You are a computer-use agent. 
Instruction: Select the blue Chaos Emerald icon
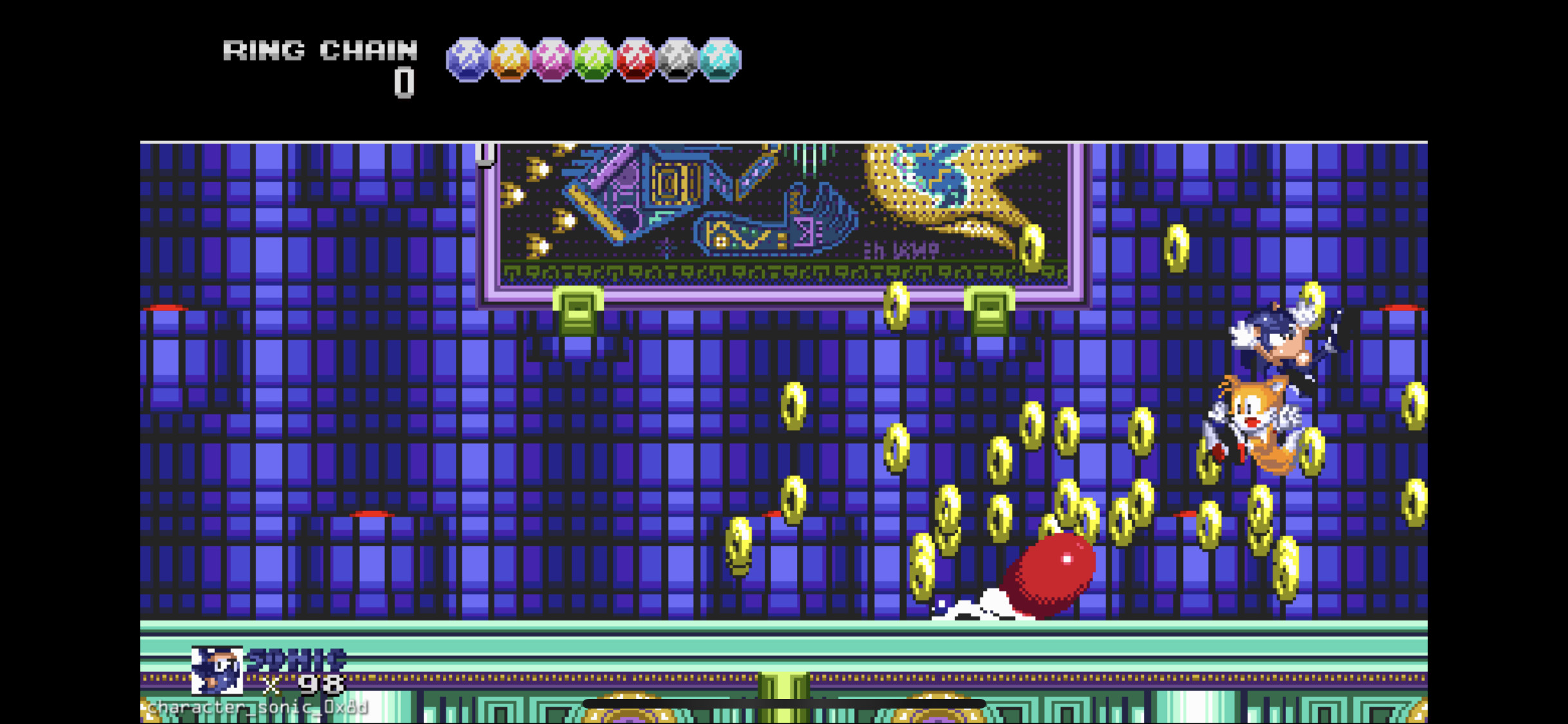tap(469, 61)
